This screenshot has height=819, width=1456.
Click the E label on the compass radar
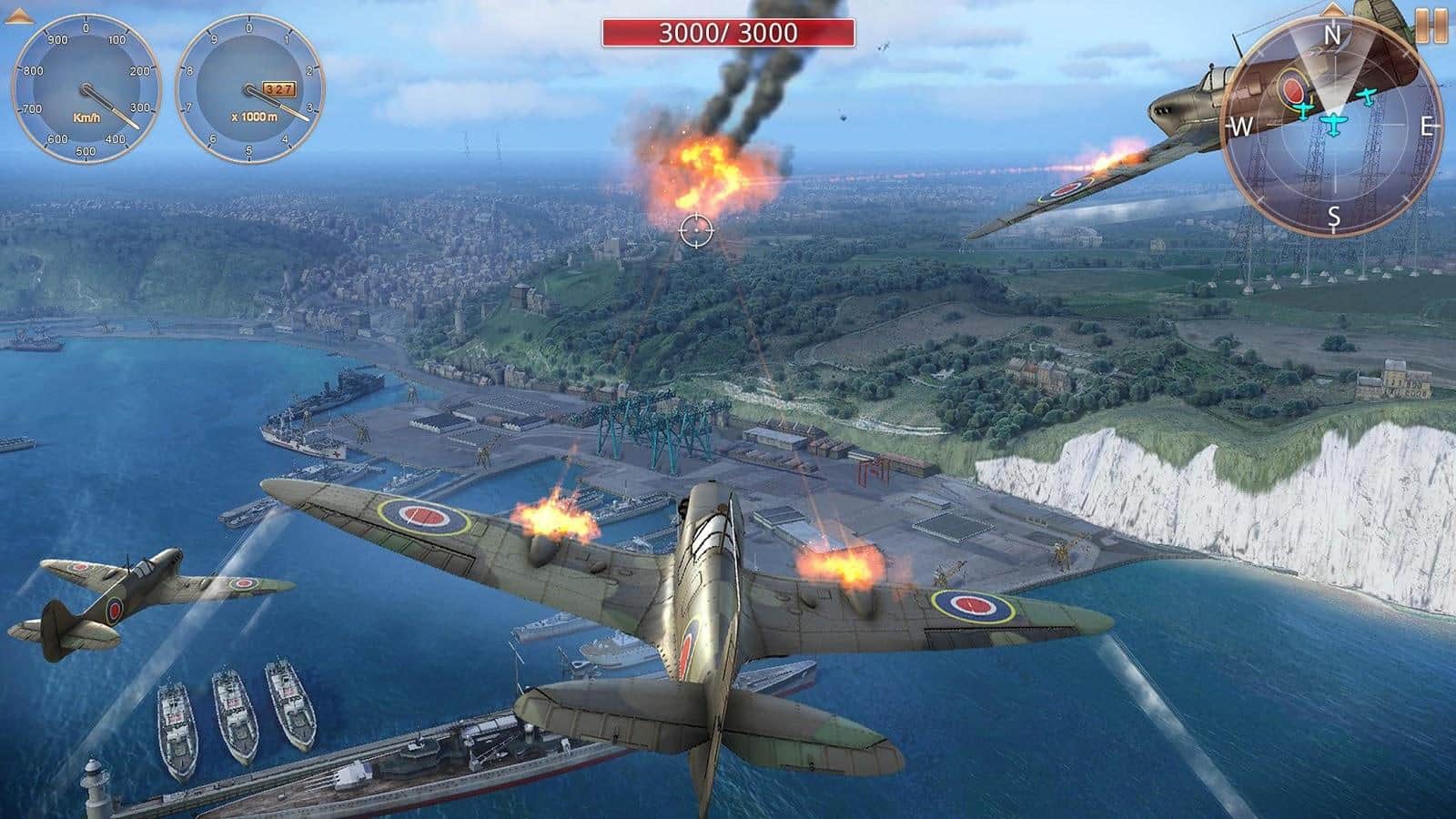tap(1428, 126)
